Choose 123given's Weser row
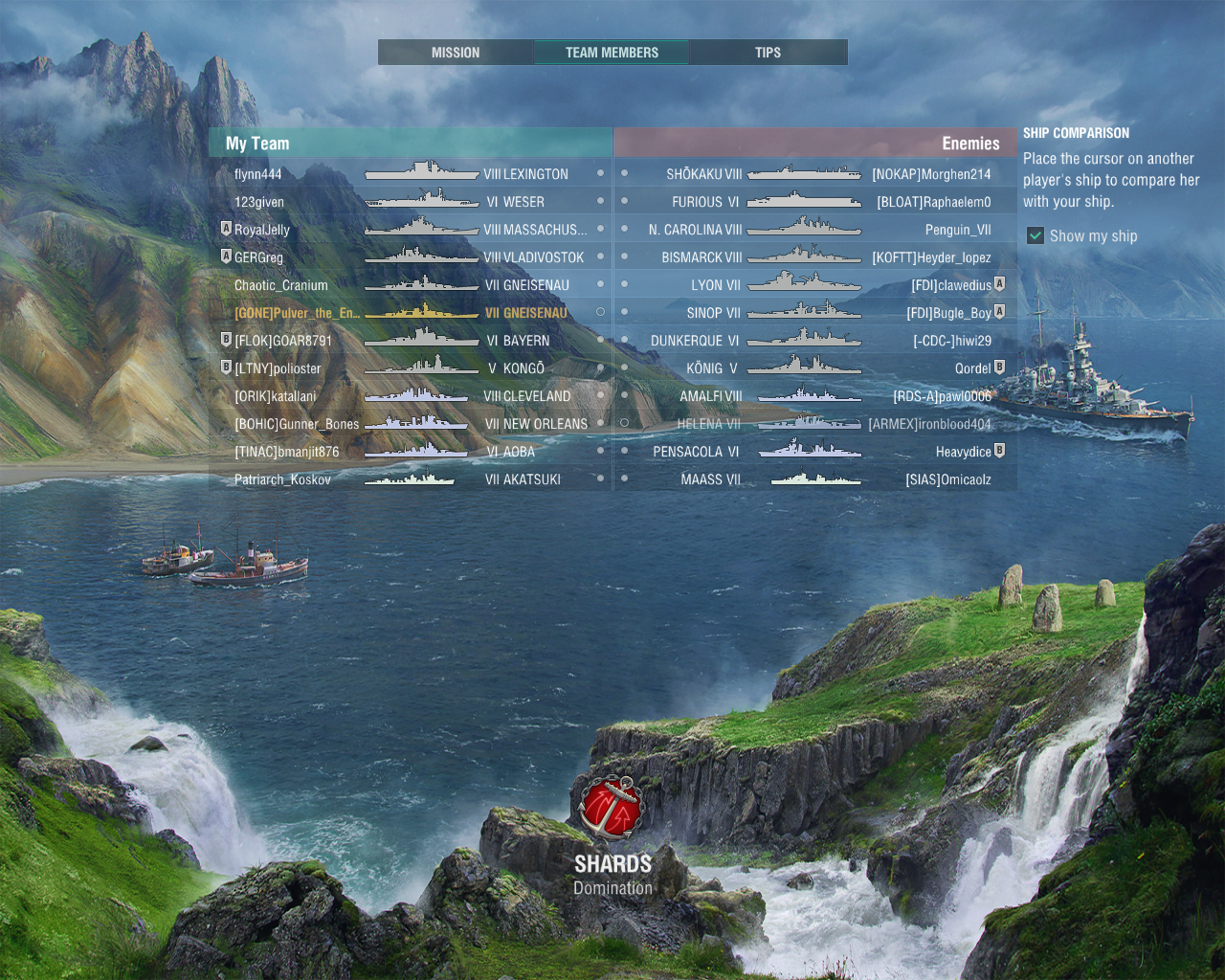Screen dimensions: 1225x980 coord(412,202)
